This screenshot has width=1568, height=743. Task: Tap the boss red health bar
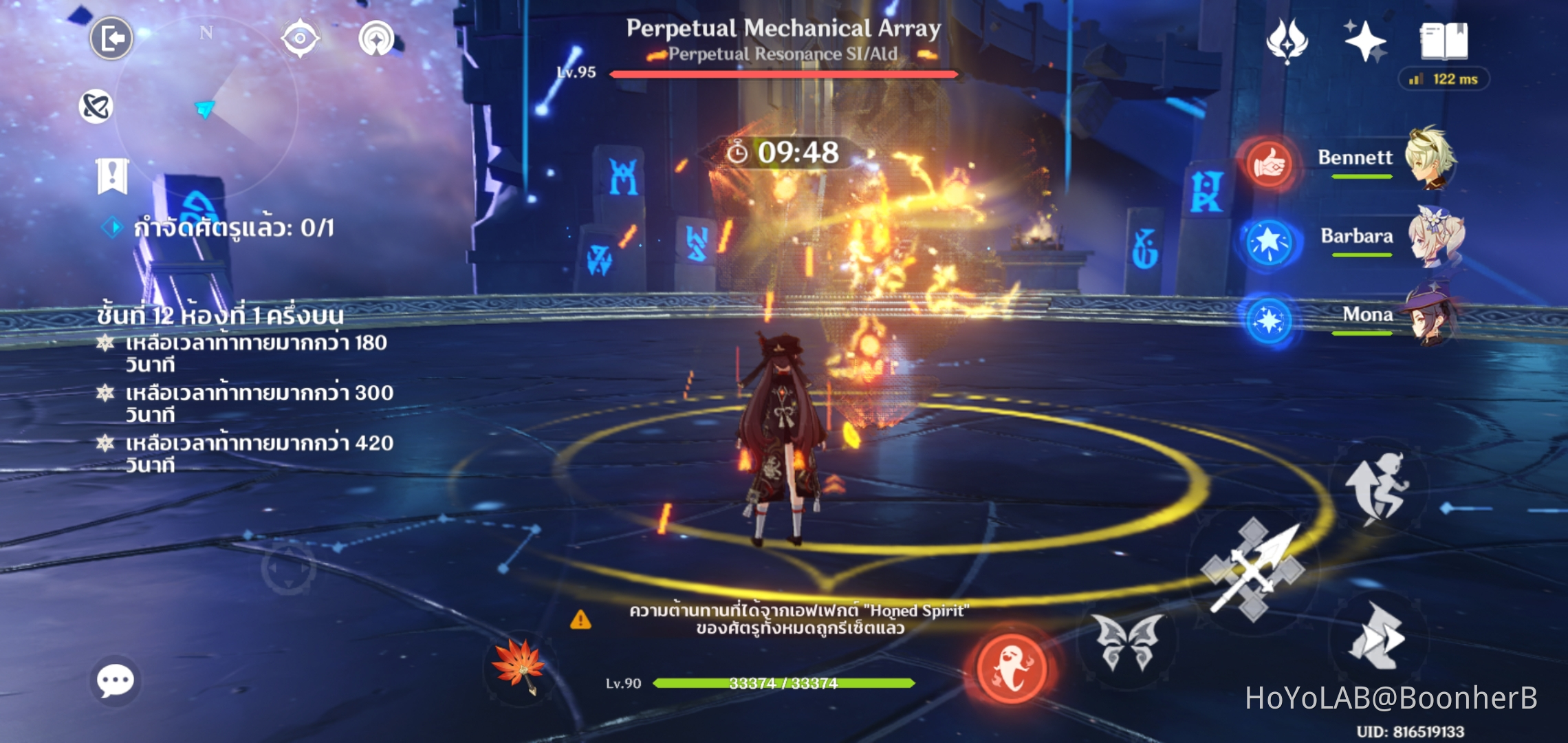(782, 73)
